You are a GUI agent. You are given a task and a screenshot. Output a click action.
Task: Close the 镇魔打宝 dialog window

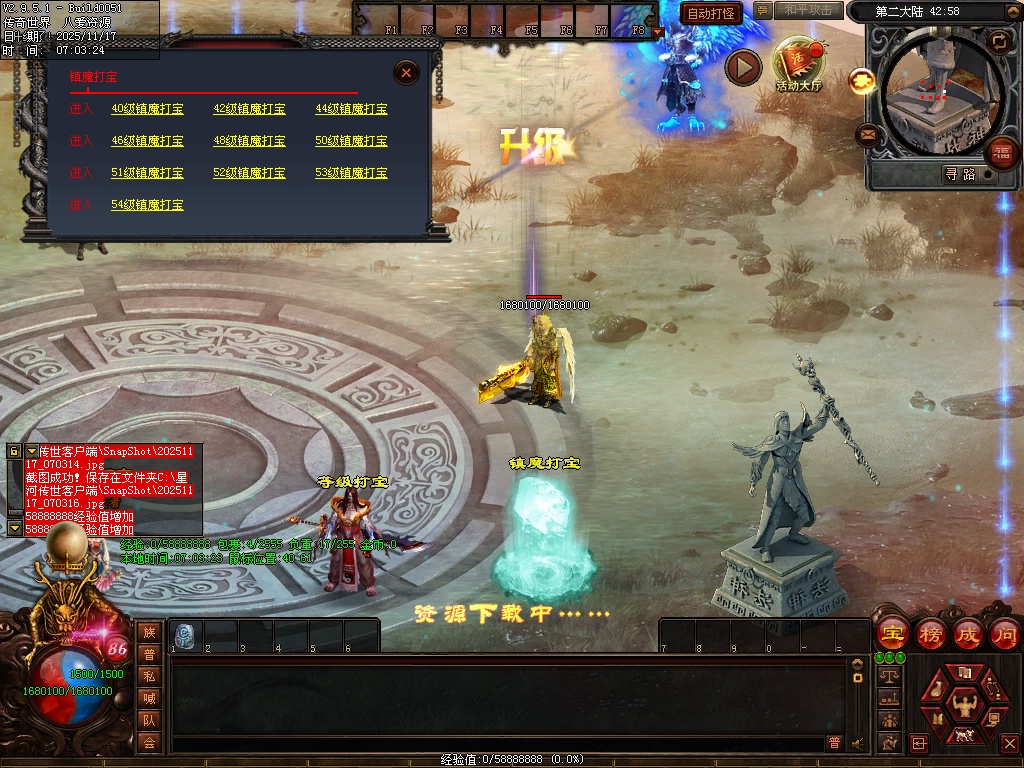click(x=406, y=73)
